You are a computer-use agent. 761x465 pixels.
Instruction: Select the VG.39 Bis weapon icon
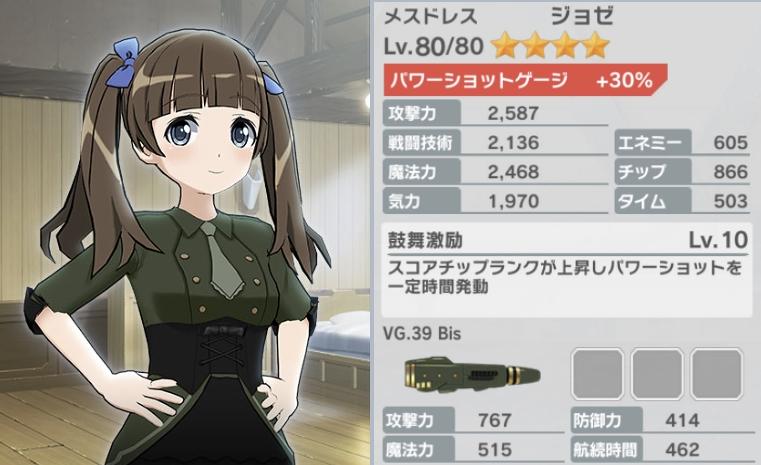tap(466, 373)
